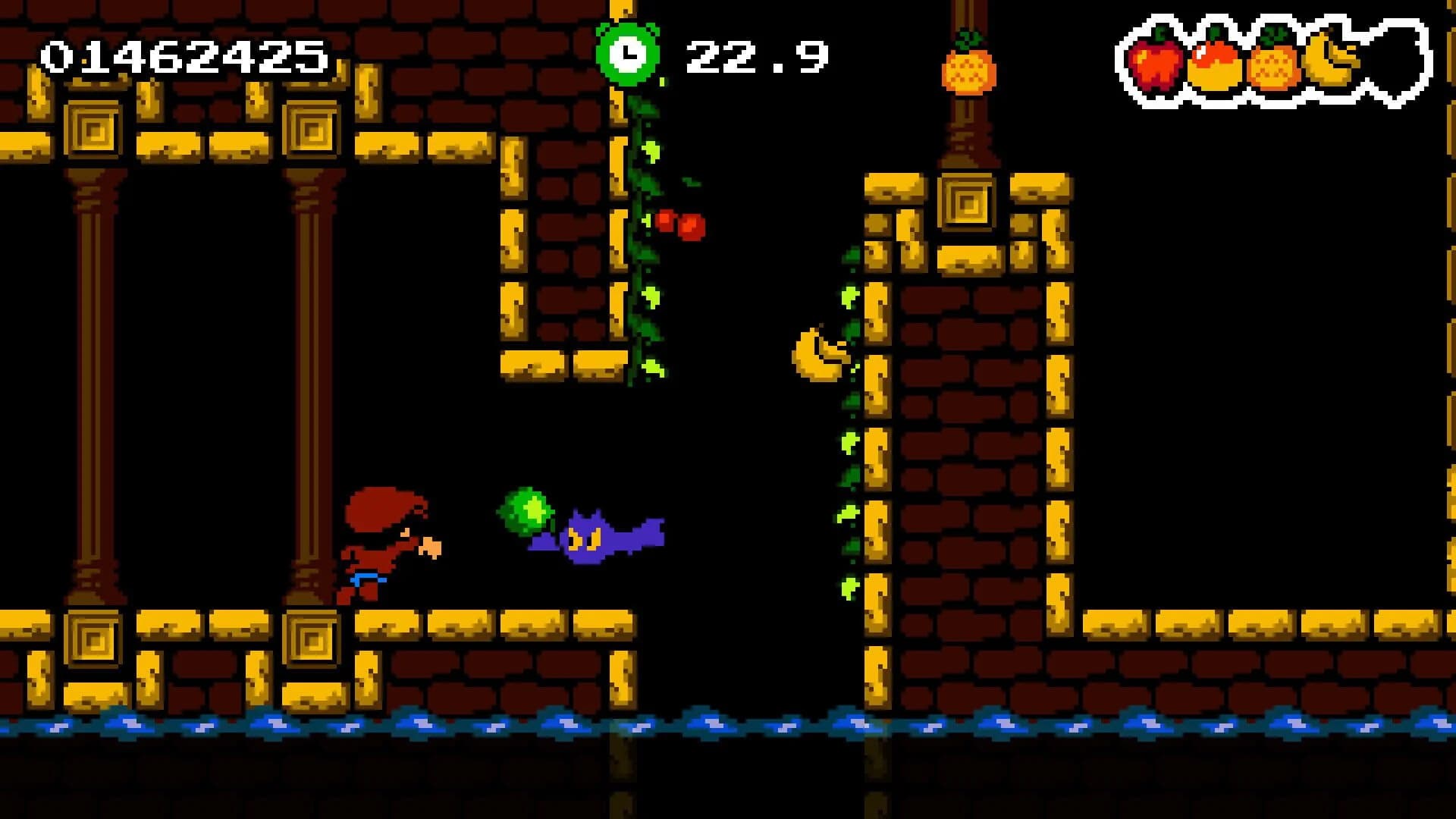Choose the dotted orange fruit in the tracker
Viewport: 1456px width, 819px height.
point(1272,62)
